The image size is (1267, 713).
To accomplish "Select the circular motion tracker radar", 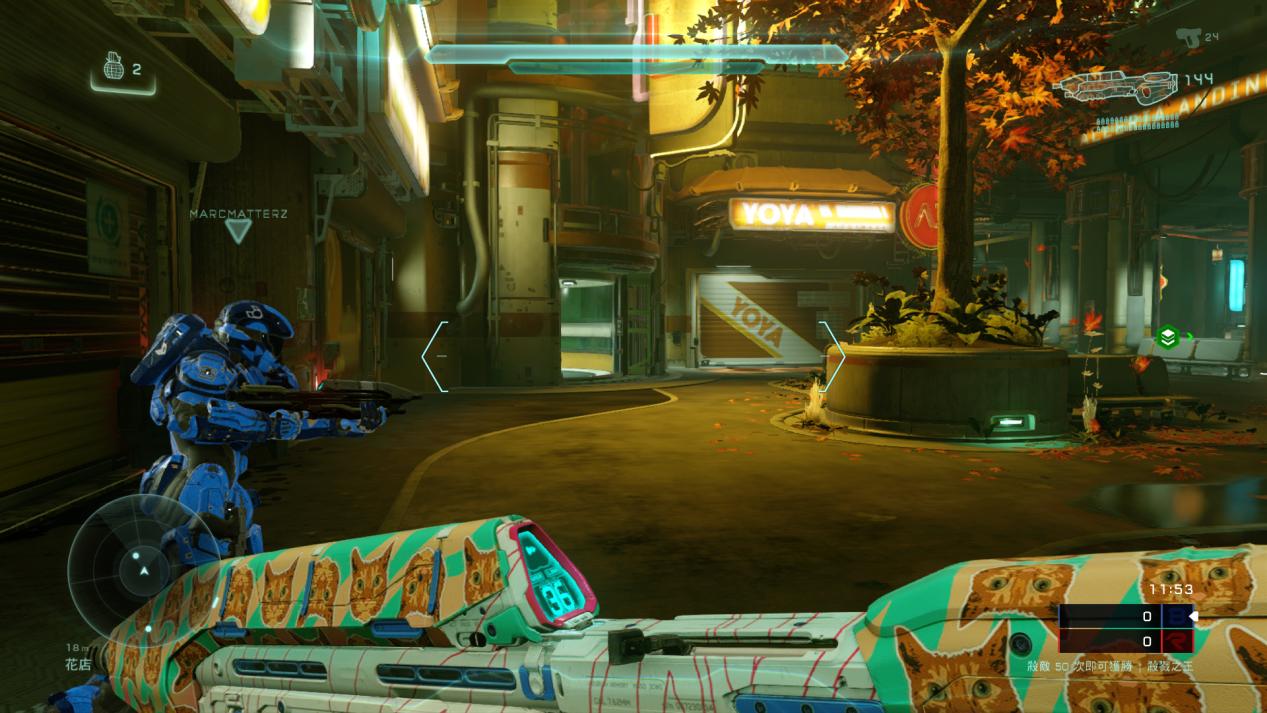I will pos(143,569).
